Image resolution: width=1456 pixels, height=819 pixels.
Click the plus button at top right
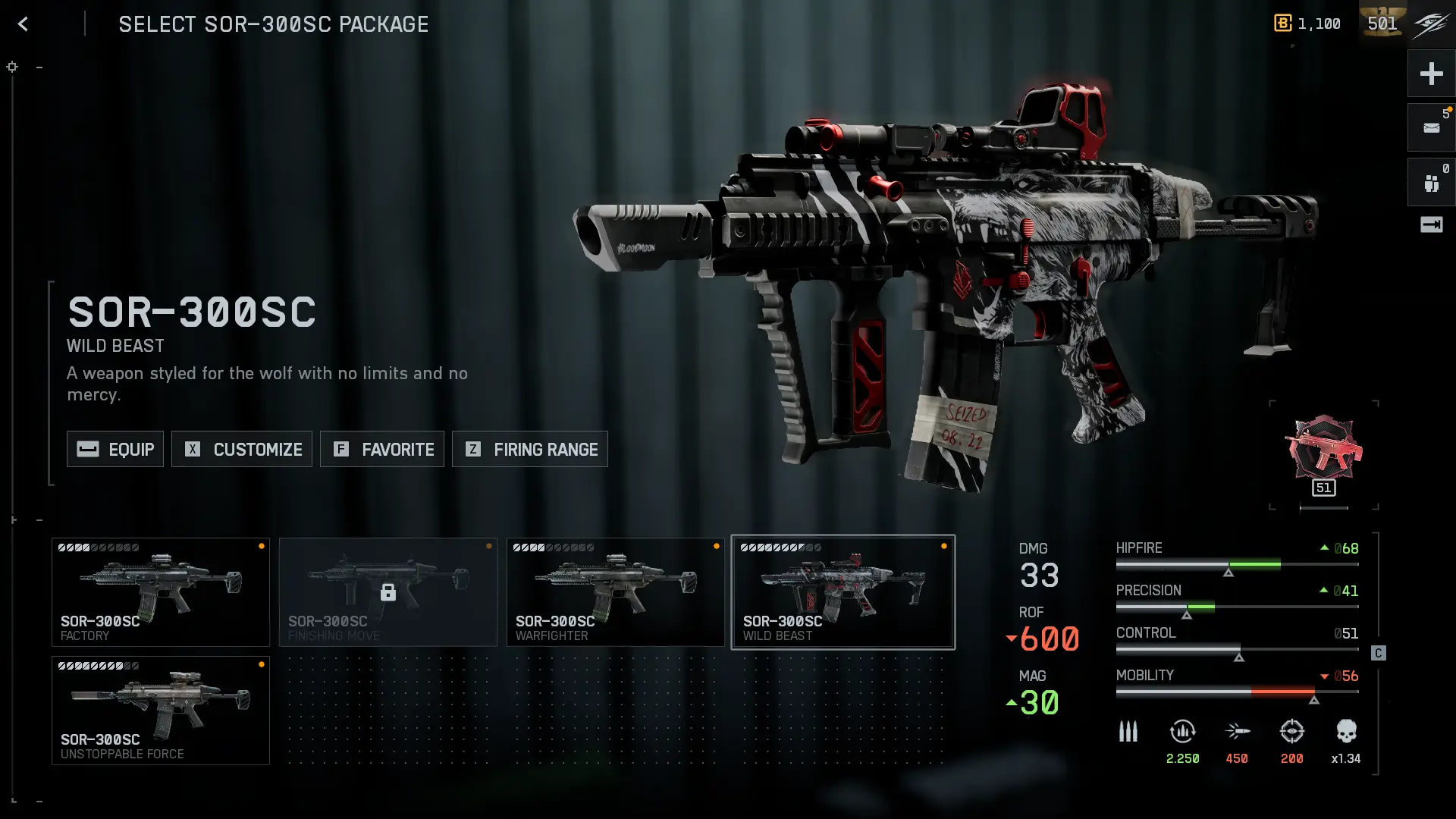1431,74
